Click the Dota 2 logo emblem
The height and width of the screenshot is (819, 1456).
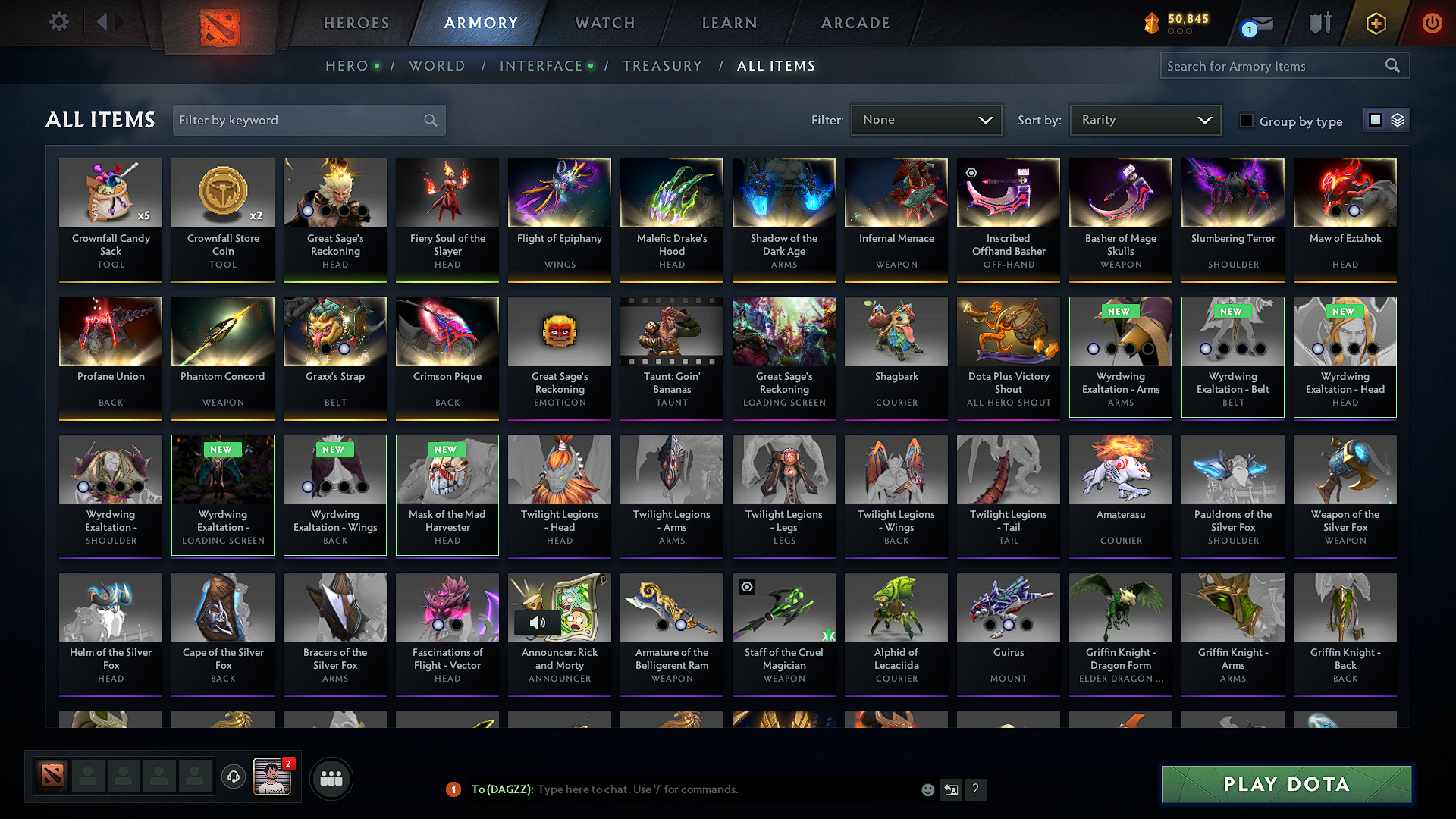[219, 26]
